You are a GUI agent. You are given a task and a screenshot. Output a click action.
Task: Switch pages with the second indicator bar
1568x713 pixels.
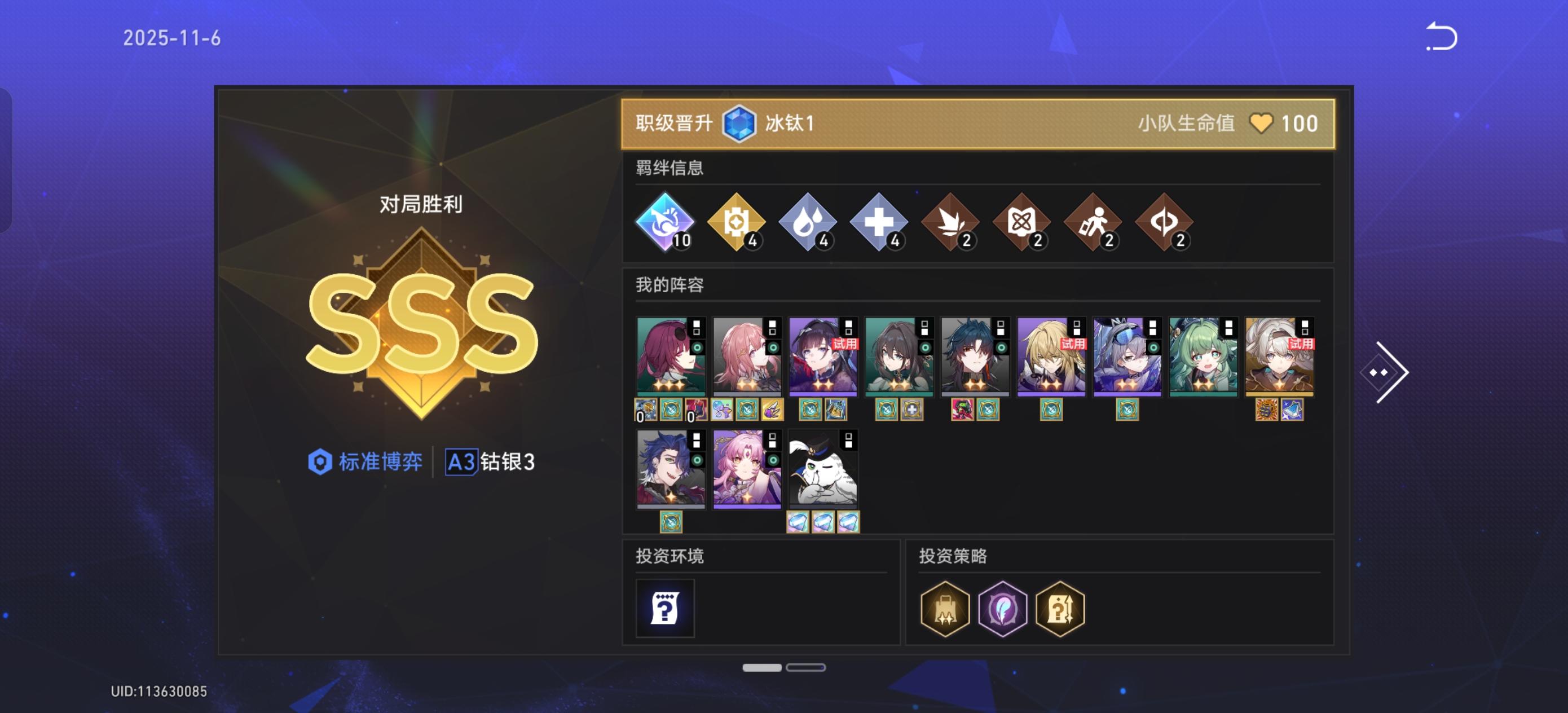coord(805,667)
